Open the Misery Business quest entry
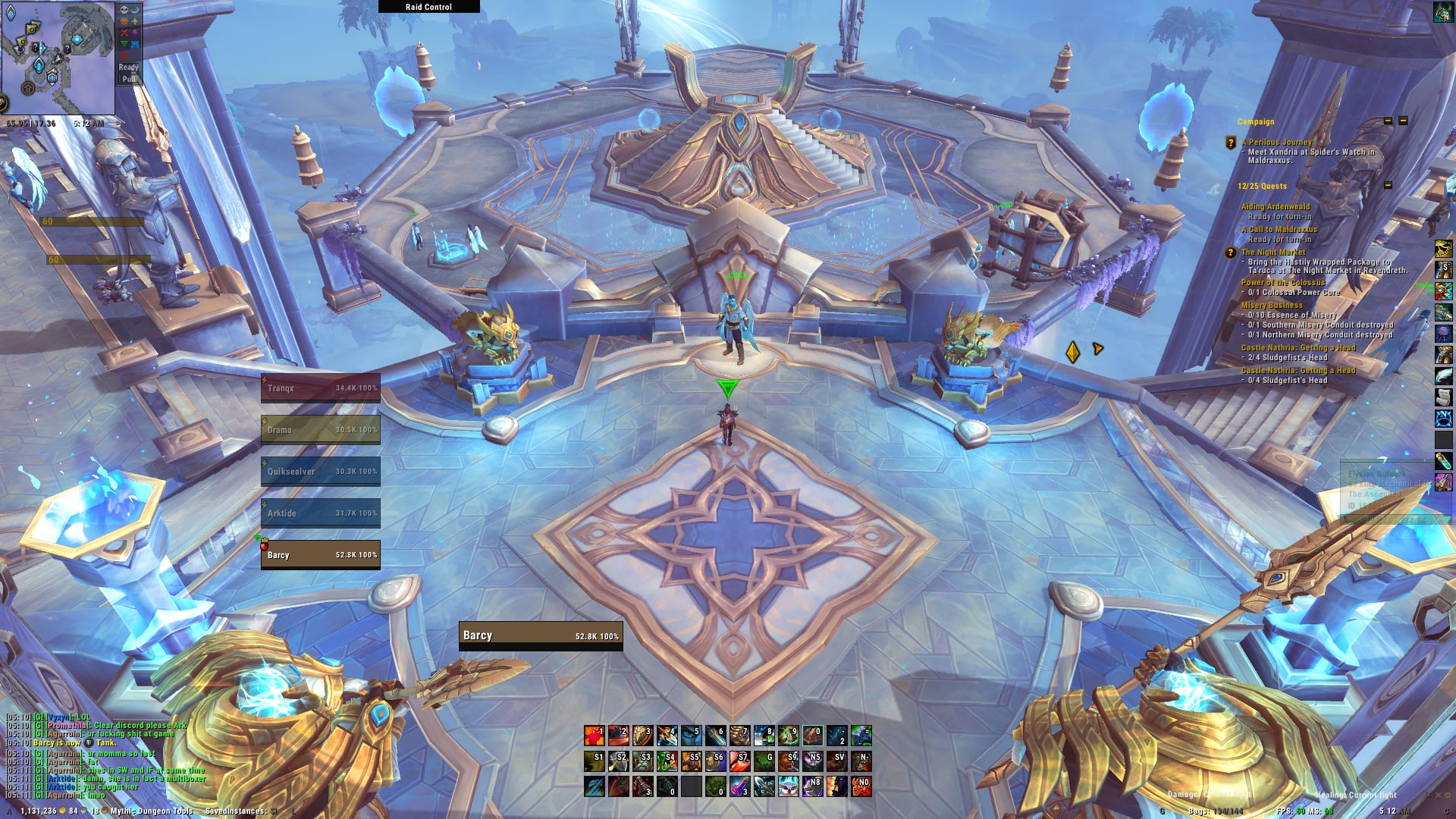The image size is (1456, 819). pyautogui.click(x=1272, y=306)
